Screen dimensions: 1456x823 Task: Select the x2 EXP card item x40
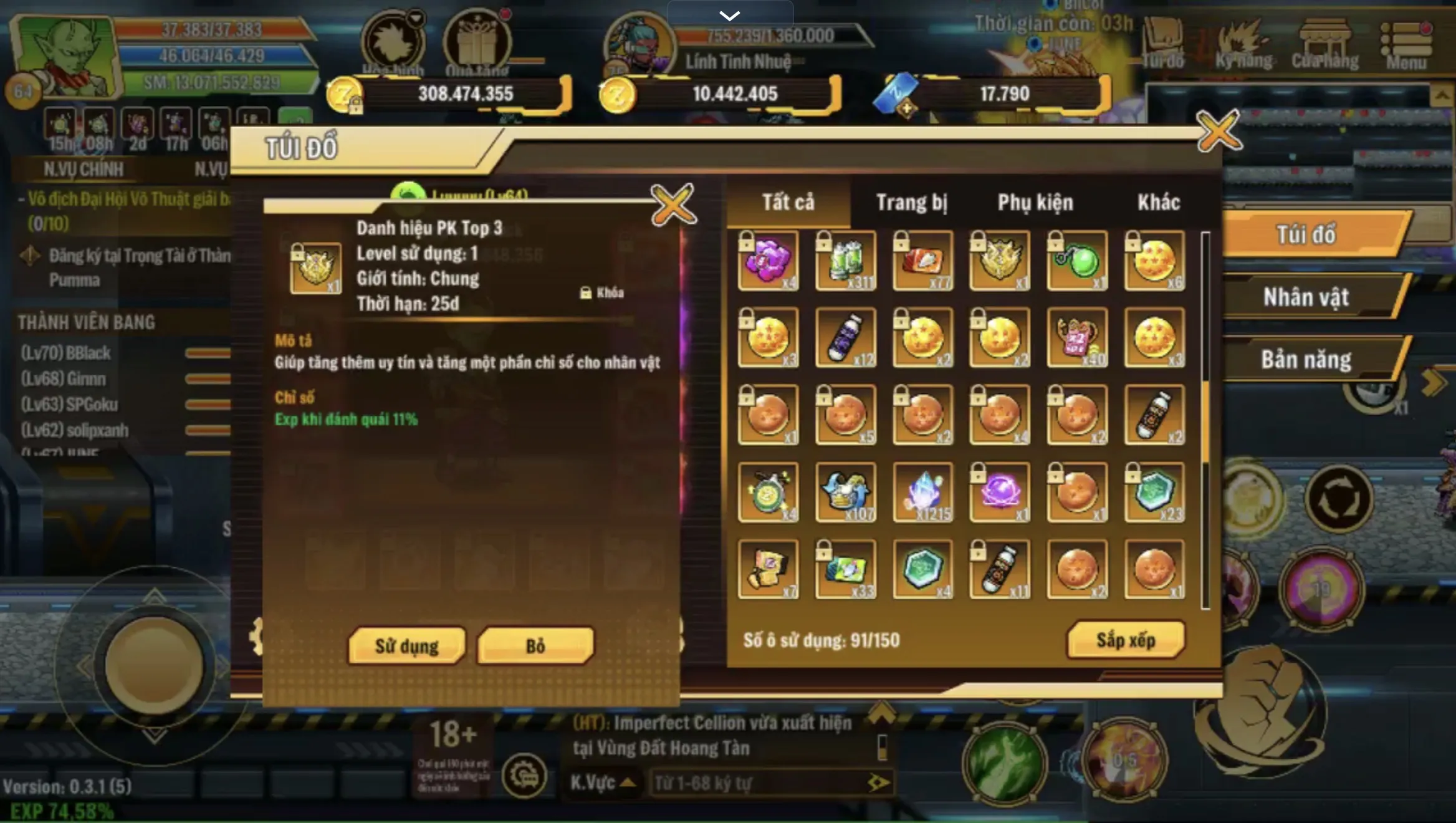point(1076,337)
